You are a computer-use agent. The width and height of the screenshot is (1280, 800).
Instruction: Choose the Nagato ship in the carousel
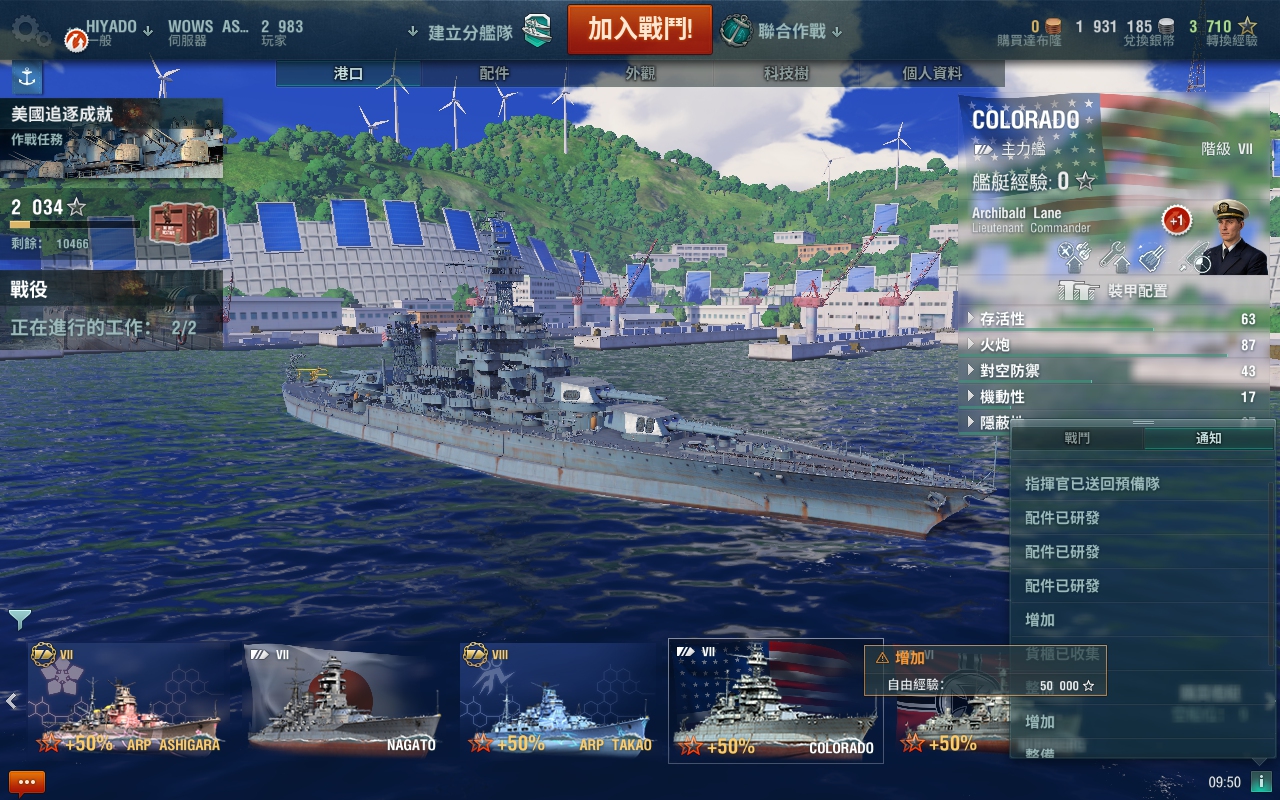click(344, 700)
